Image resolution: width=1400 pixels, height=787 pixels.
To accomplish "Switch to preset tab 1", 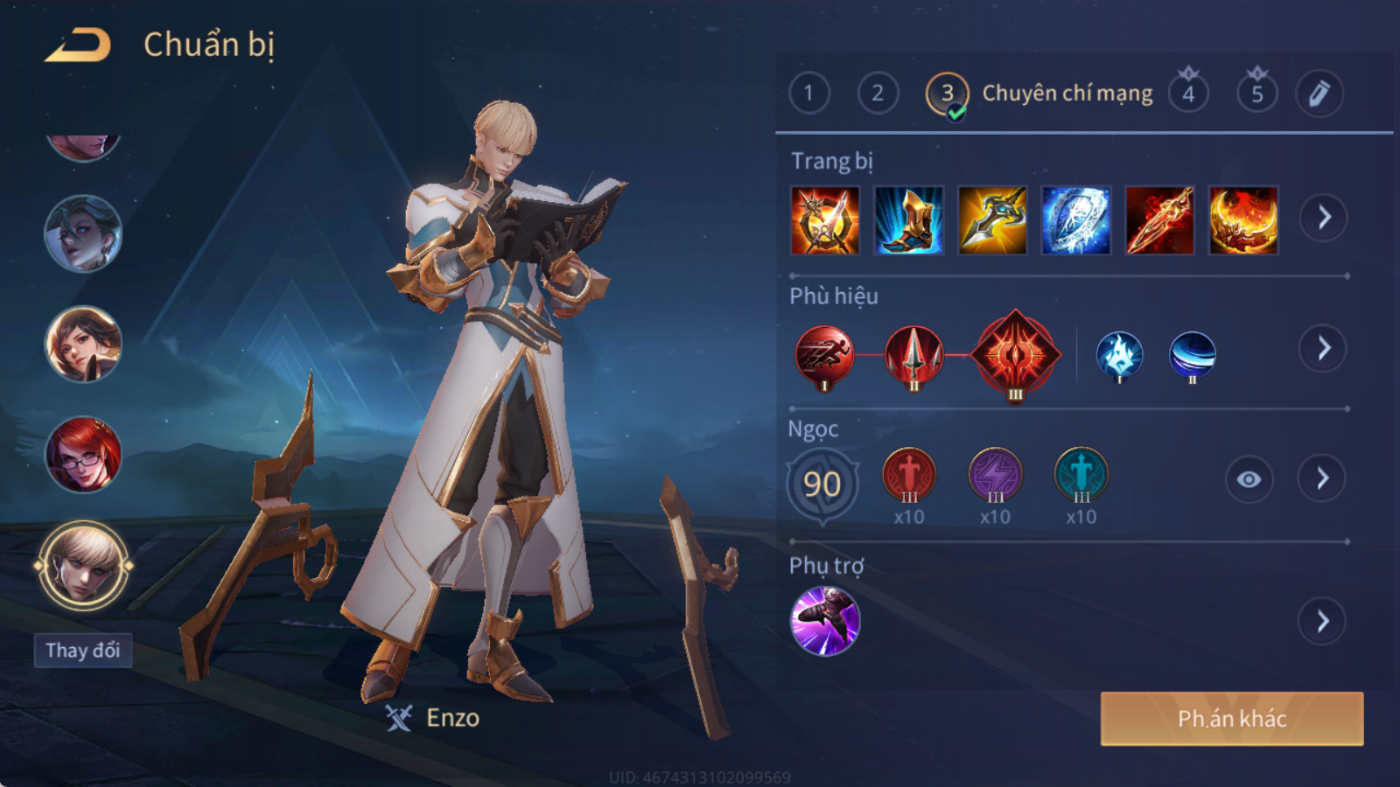I will [809, 94].
